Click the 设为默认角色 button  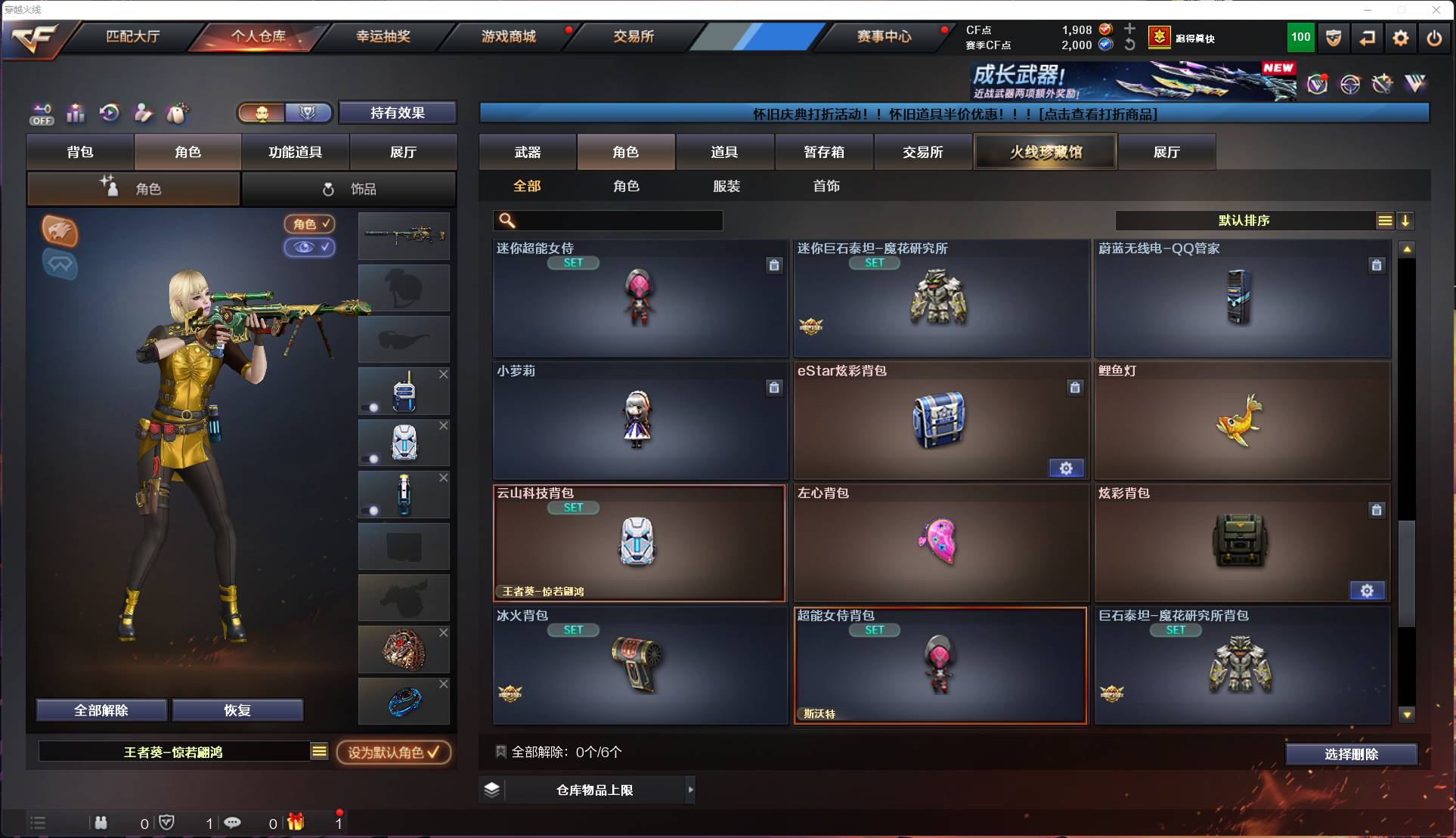coord(394,752)
